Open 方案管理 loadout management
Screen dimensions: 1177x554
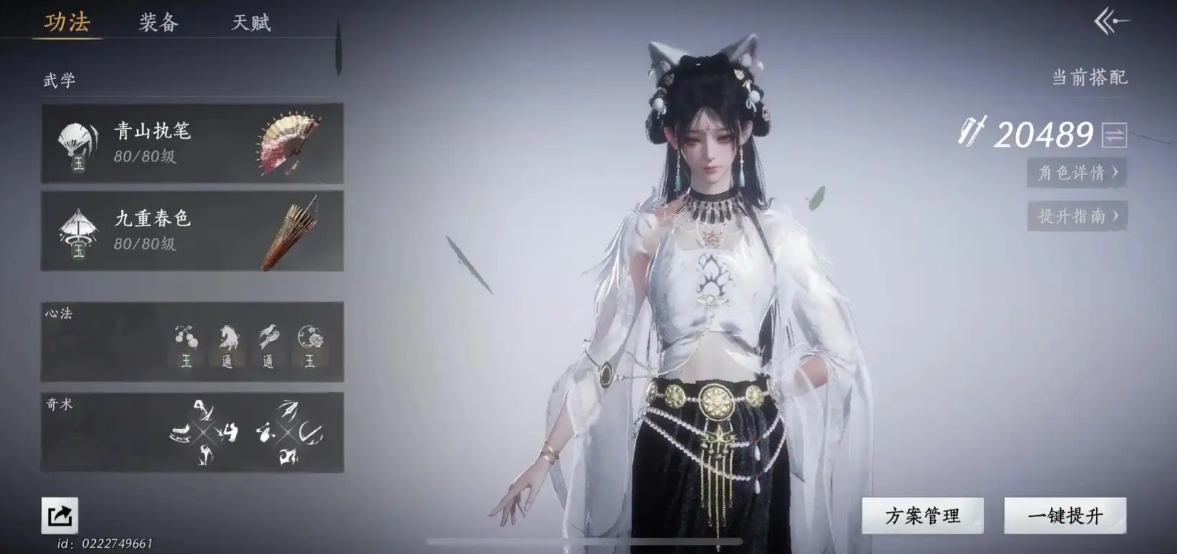(x=922, y=516)
